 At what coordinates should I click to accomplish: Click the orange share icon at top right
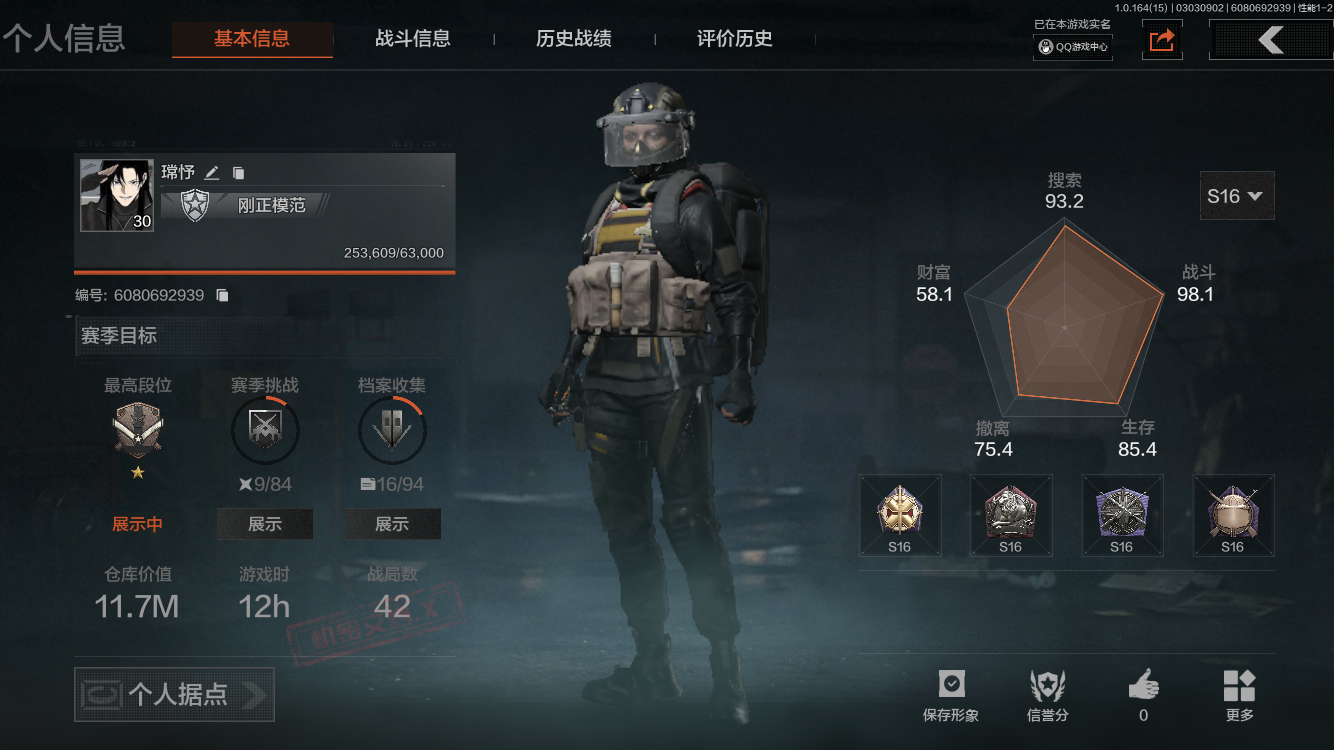[1161, 40]
